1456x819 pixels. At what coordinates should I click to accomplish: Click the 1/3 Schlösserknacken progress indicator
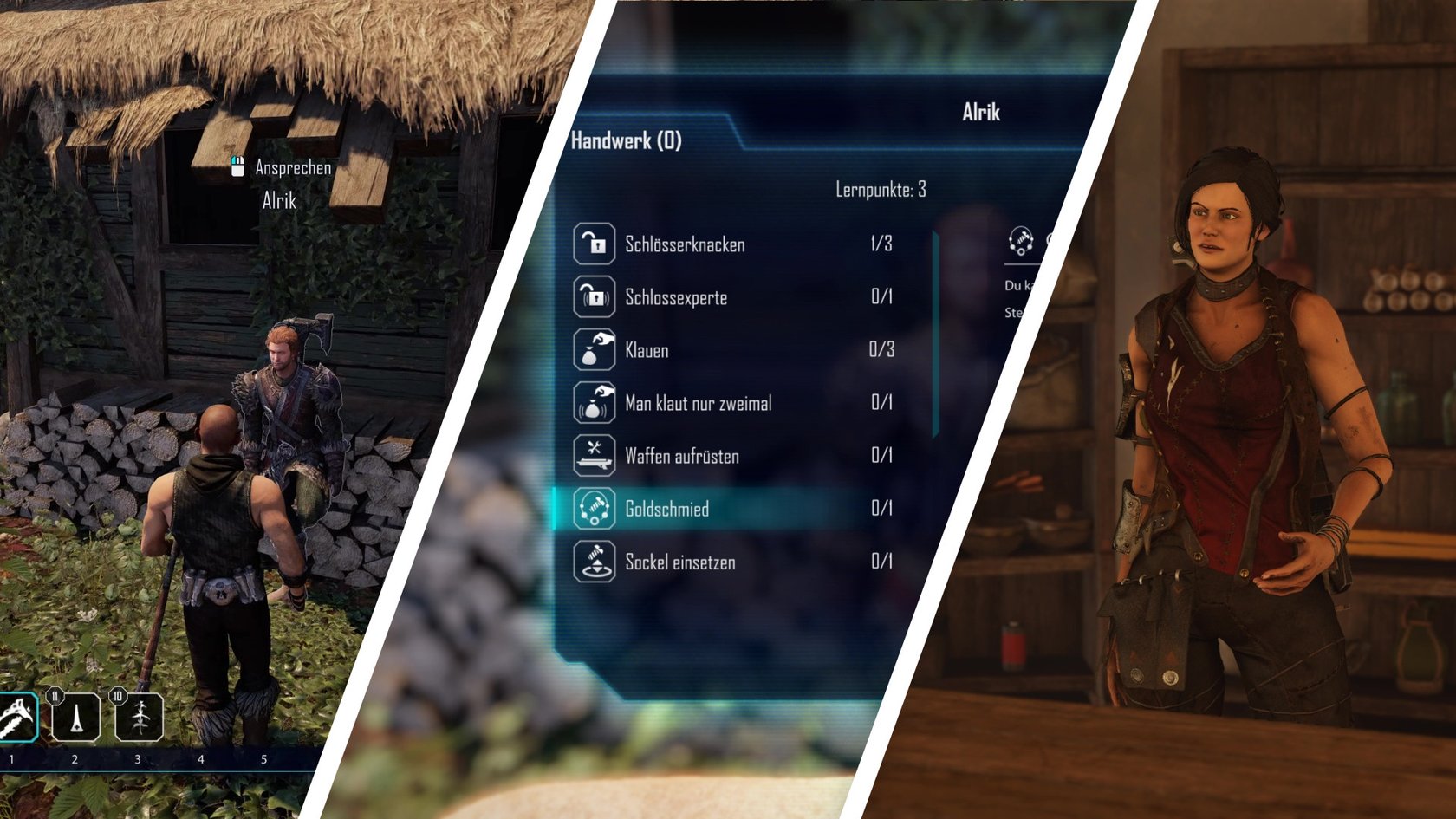point(880,244)
